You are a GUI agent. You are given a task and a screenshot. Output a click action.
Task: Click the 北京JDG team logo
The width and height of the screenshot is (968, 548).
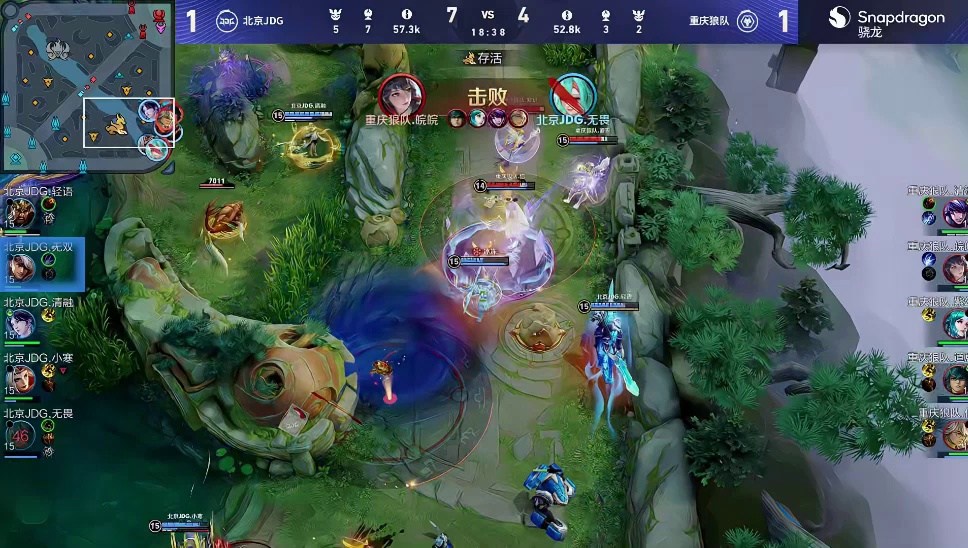pos(227,21)
